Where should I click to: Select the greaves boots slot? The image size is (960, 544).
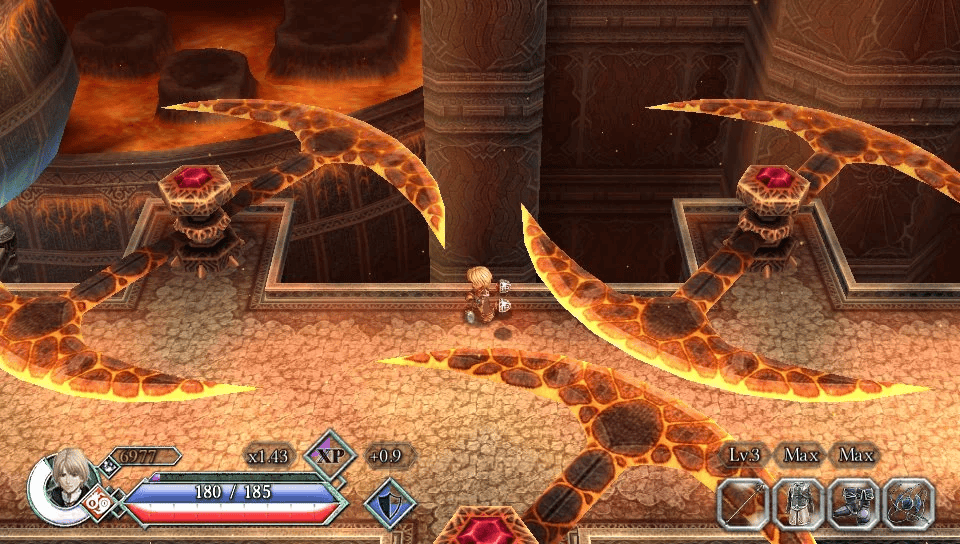(x=854, y=503)
